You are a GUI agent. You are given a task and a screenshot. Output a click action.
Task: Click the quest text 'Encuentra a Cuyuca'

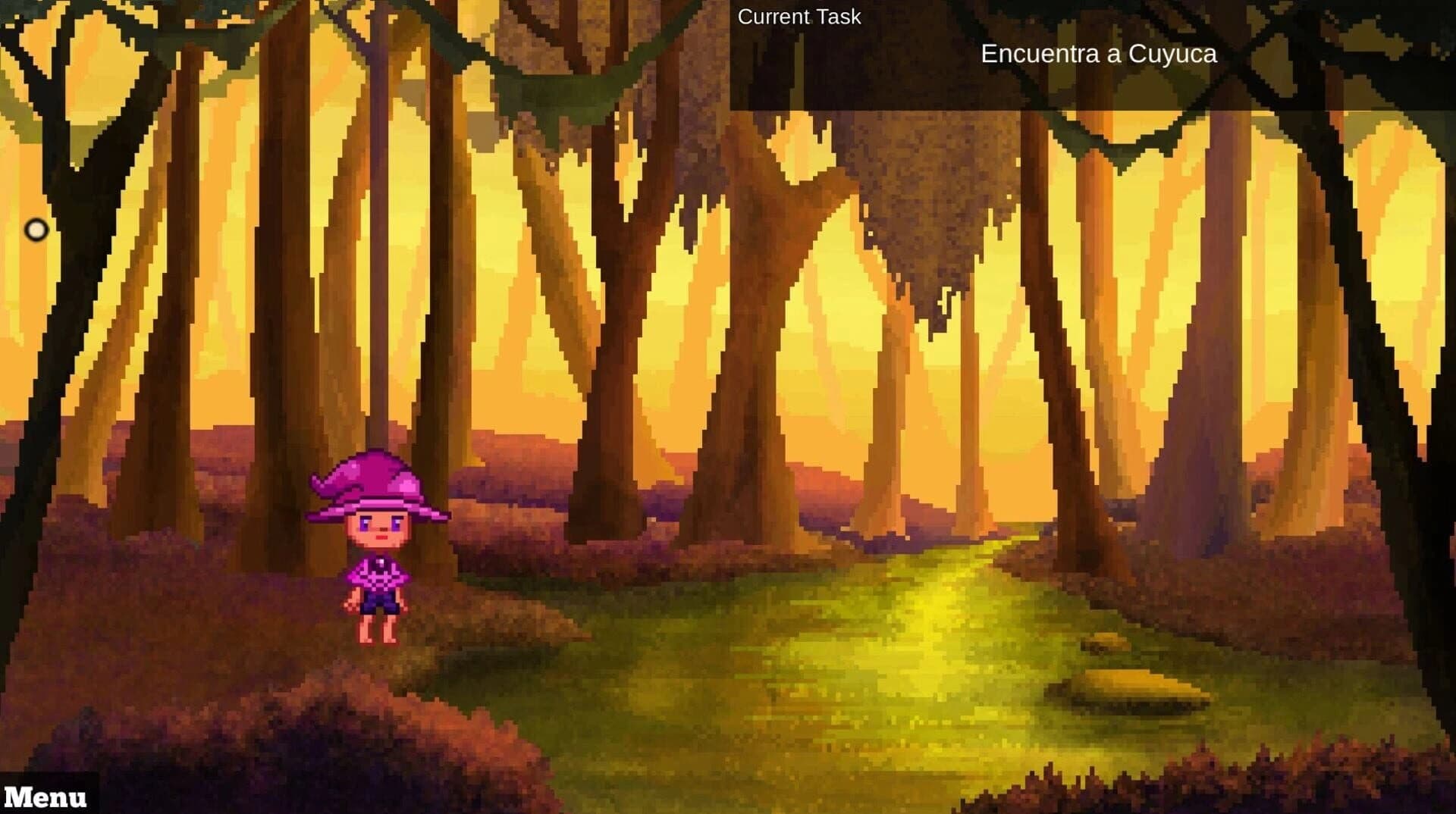(x=1099, y=54)
